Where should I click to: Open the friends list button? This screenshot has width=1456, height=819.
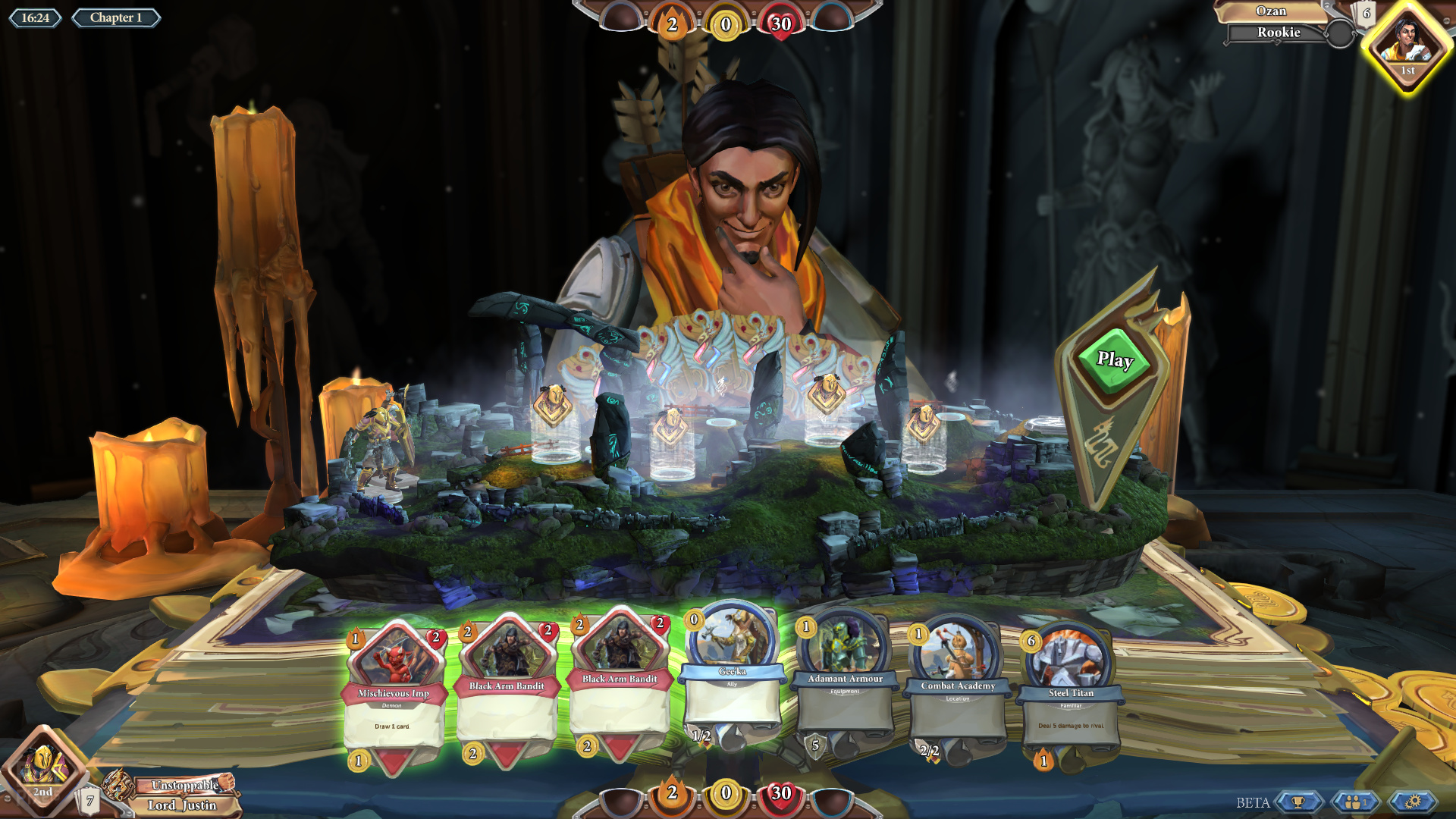(x=1355, y=802)
